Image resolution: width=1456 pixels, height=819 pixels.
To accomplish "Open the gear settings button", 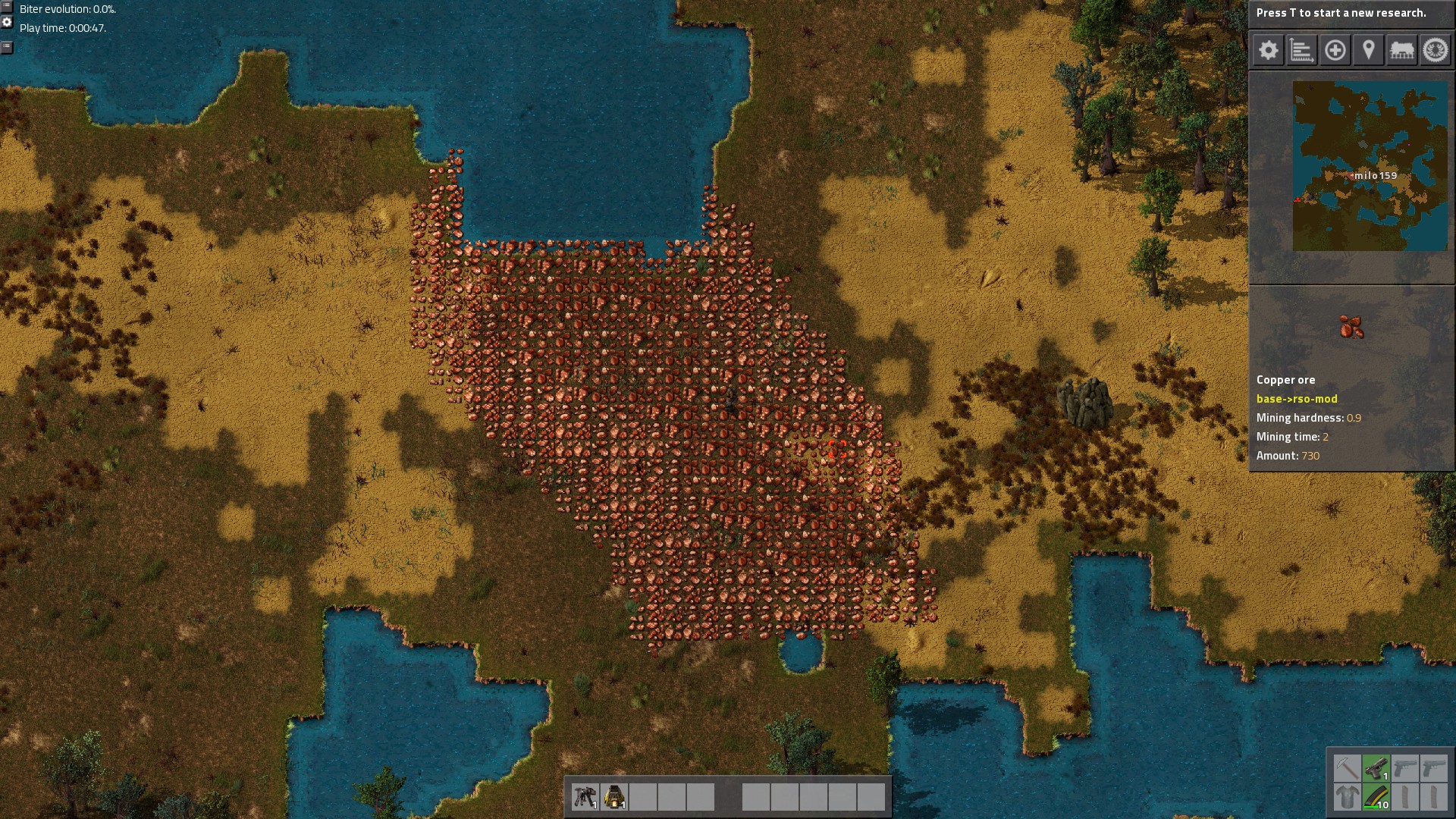I will (1268, 51).
